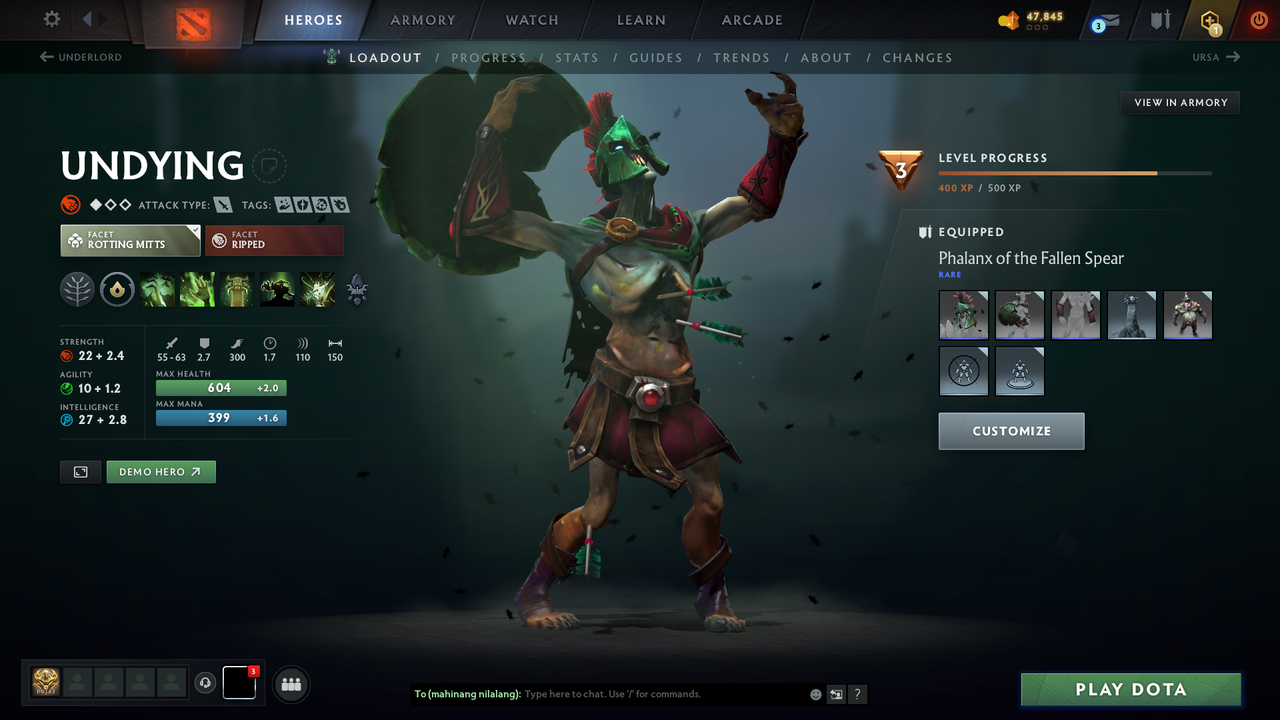The image size is (1280, 720).
Task: Open the chat channel selector beside the chat box
Action: tap(836, 693)
